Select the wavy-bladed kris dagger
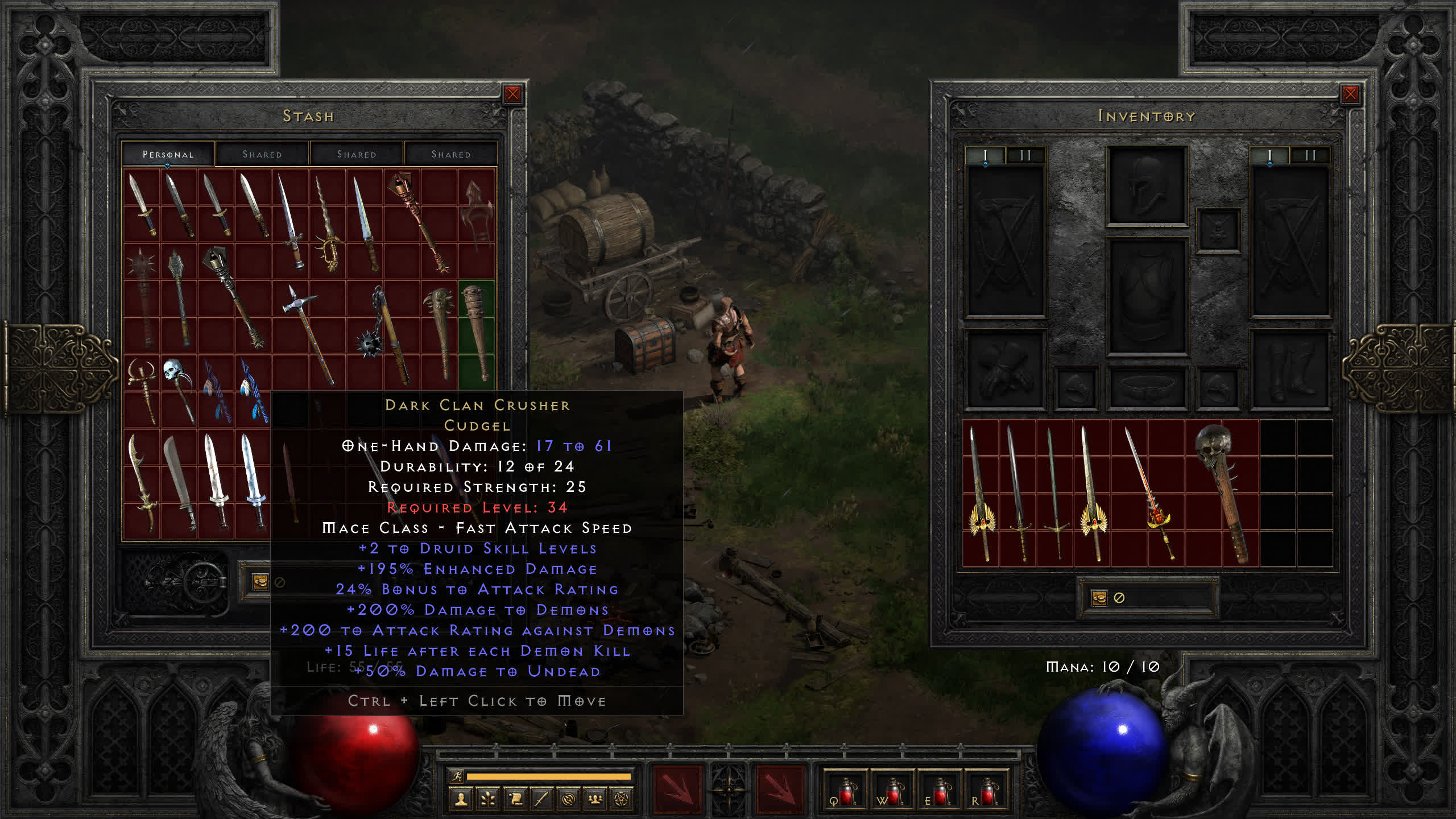Image resolution: width=1456 pixels, height=819 pixels. [328, 225]
